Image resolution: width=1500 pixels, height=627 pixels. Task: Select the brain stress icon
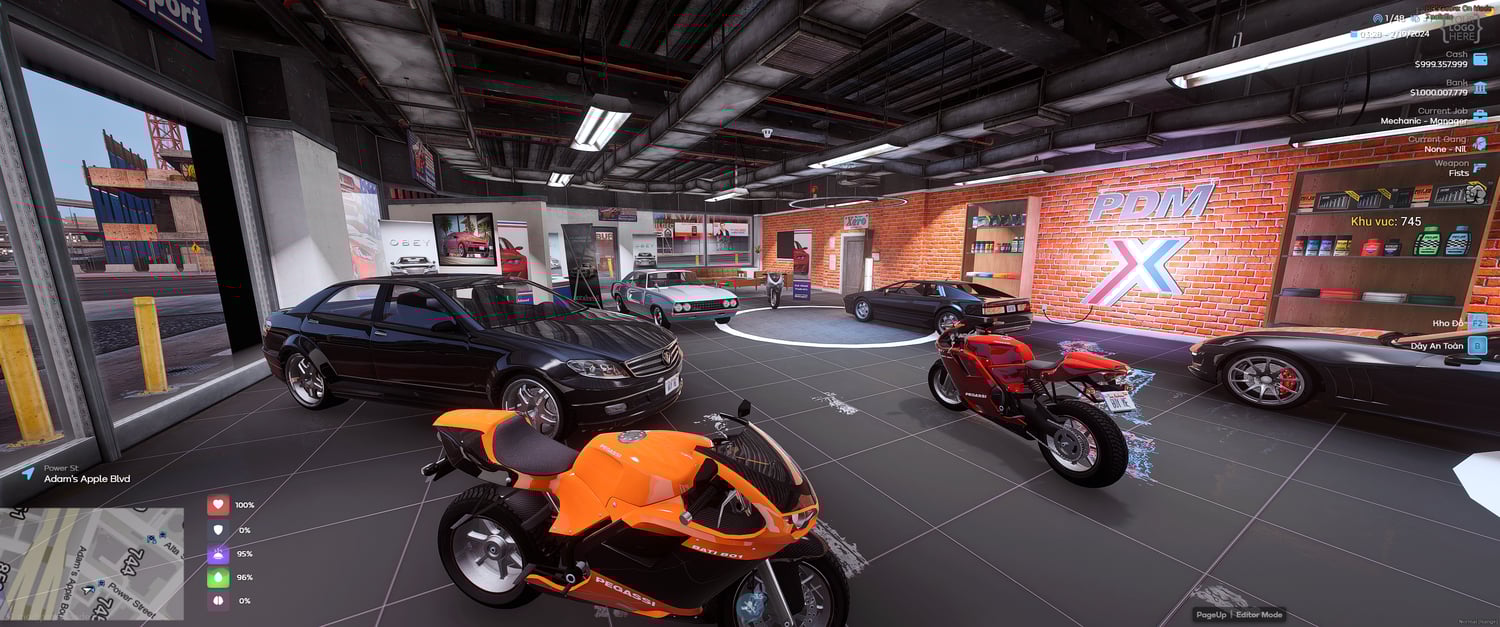(218, 601)
